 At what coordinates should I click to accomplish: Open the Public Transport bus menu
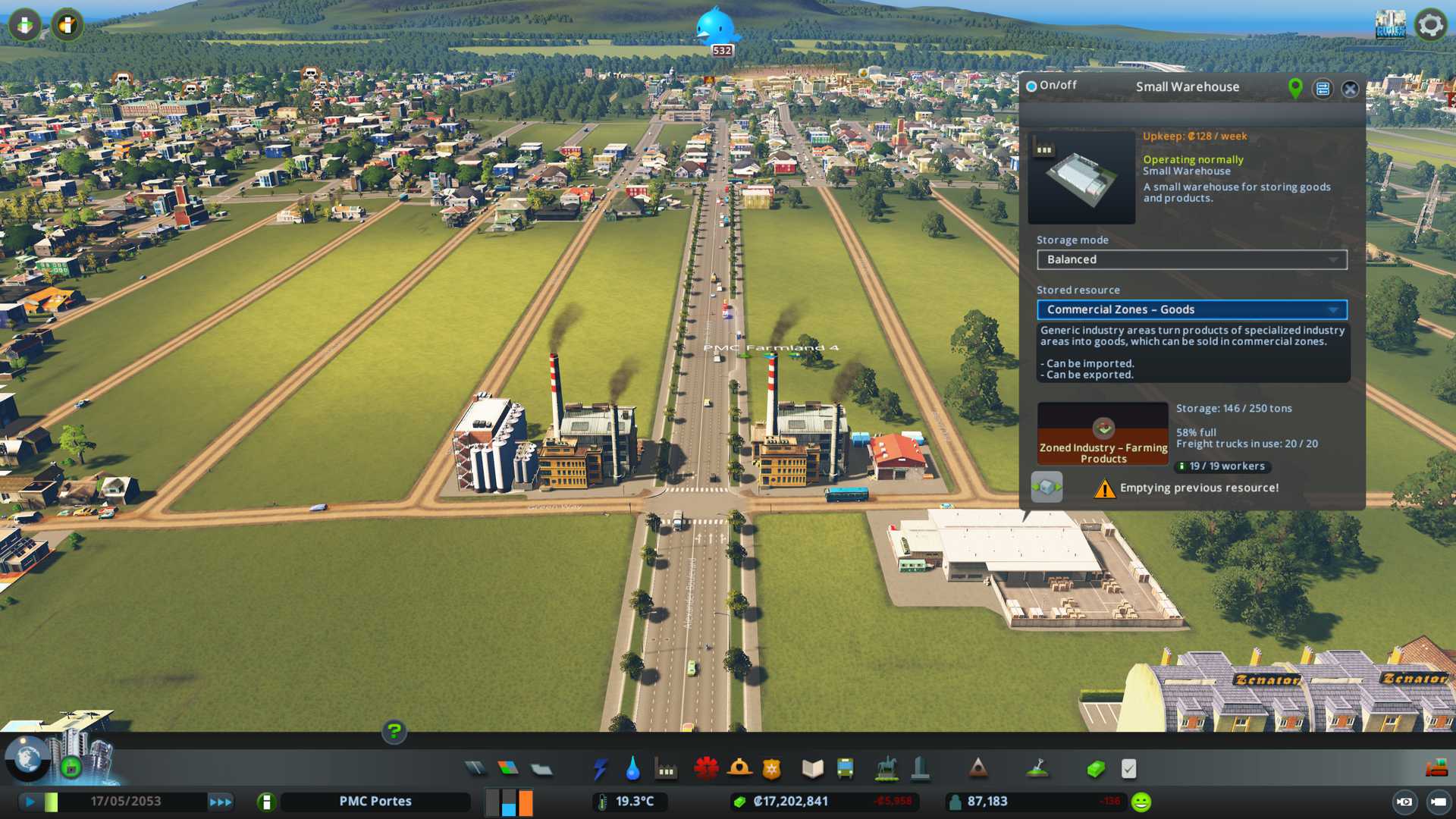click(x=845, y=769)
